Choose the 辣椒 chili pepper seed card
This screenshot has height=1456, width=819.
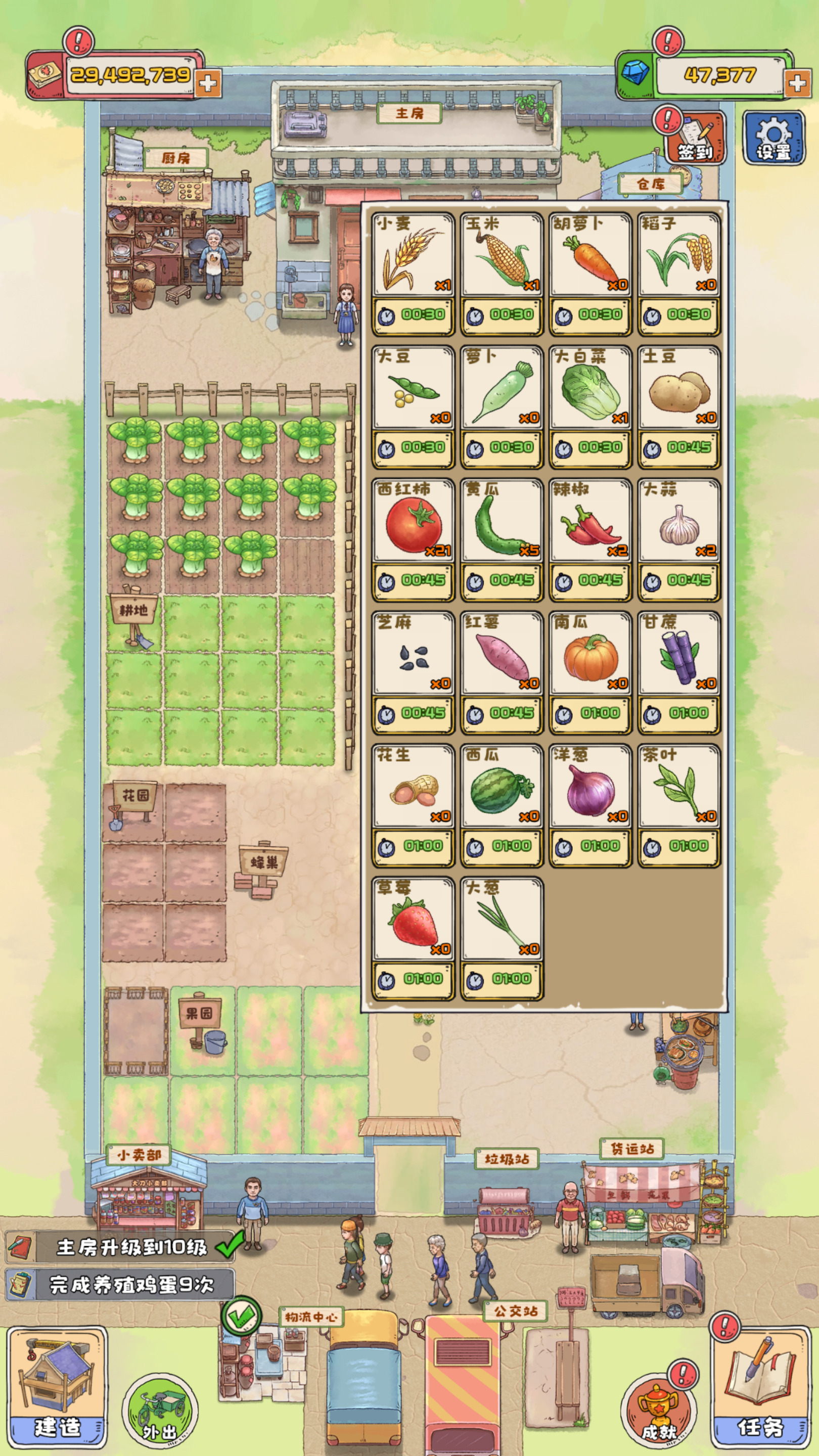[x=590, y=539]
